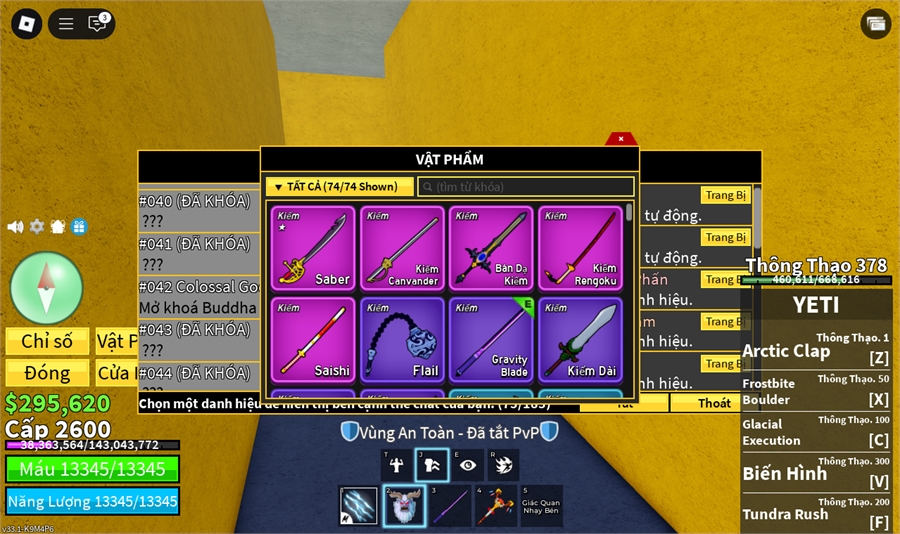Open the gear settings icon
The height and width of the screenshot is (534, 900).
click(37, 227)
